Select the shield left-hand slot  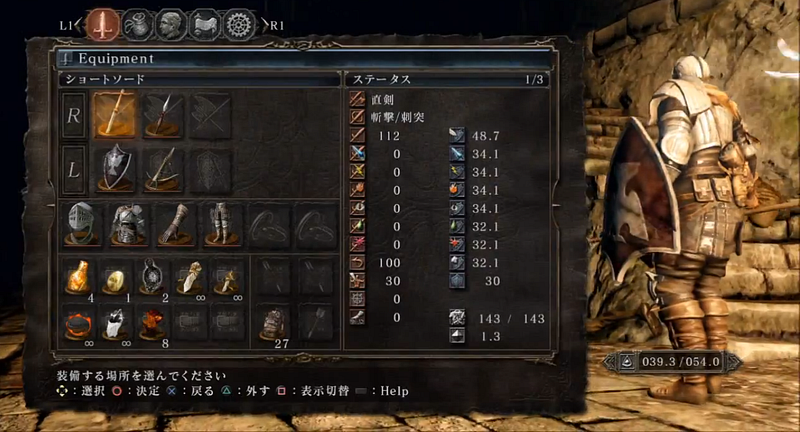pos(115,169)
